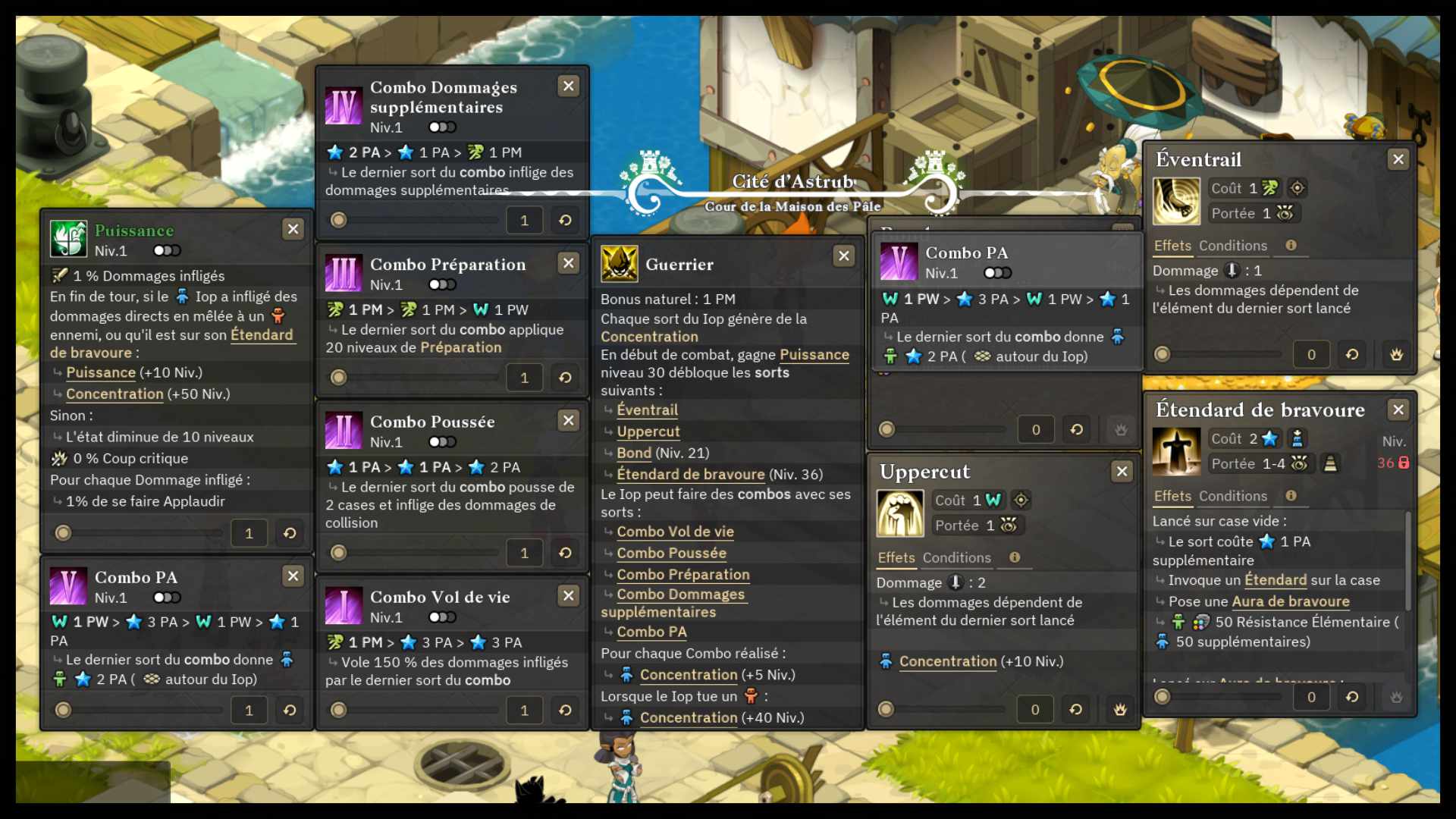Open the Combo Poussée link in Guerrier
The width and height of the screenshot is (1456, 819).
click(671, 553)
